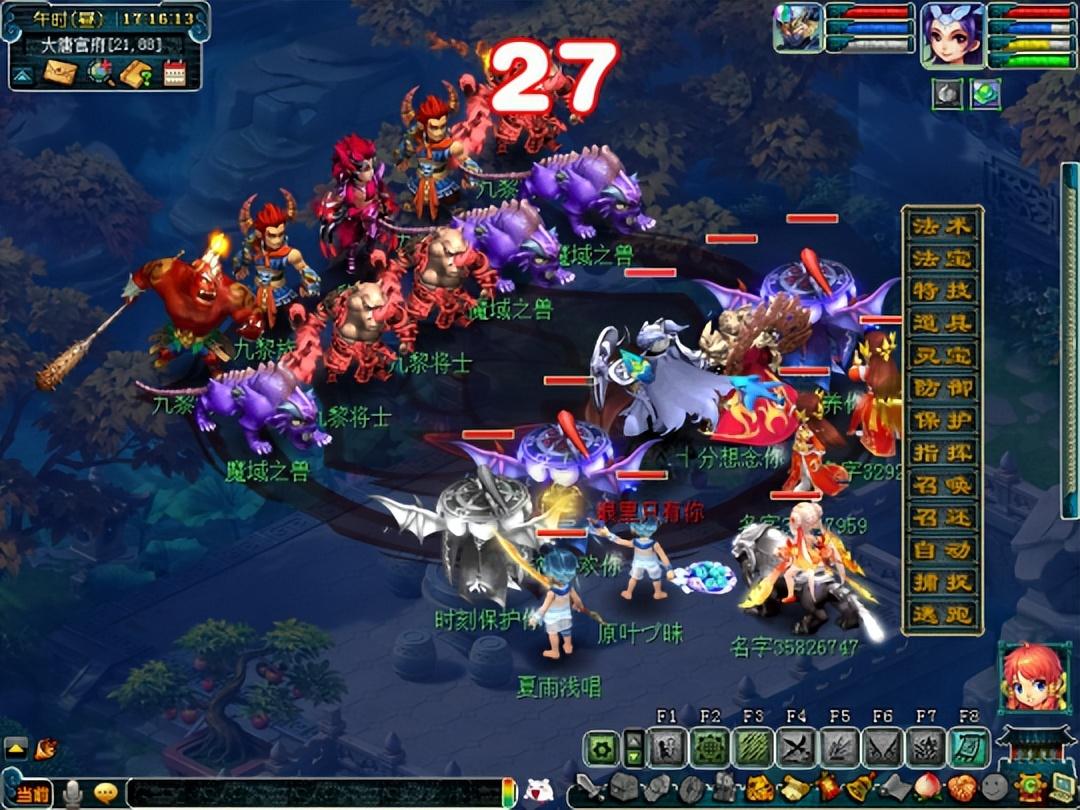Activate 自动 auto-battle
The width and height of the screenshot is (1080, 810).
[x=942, y=550]
